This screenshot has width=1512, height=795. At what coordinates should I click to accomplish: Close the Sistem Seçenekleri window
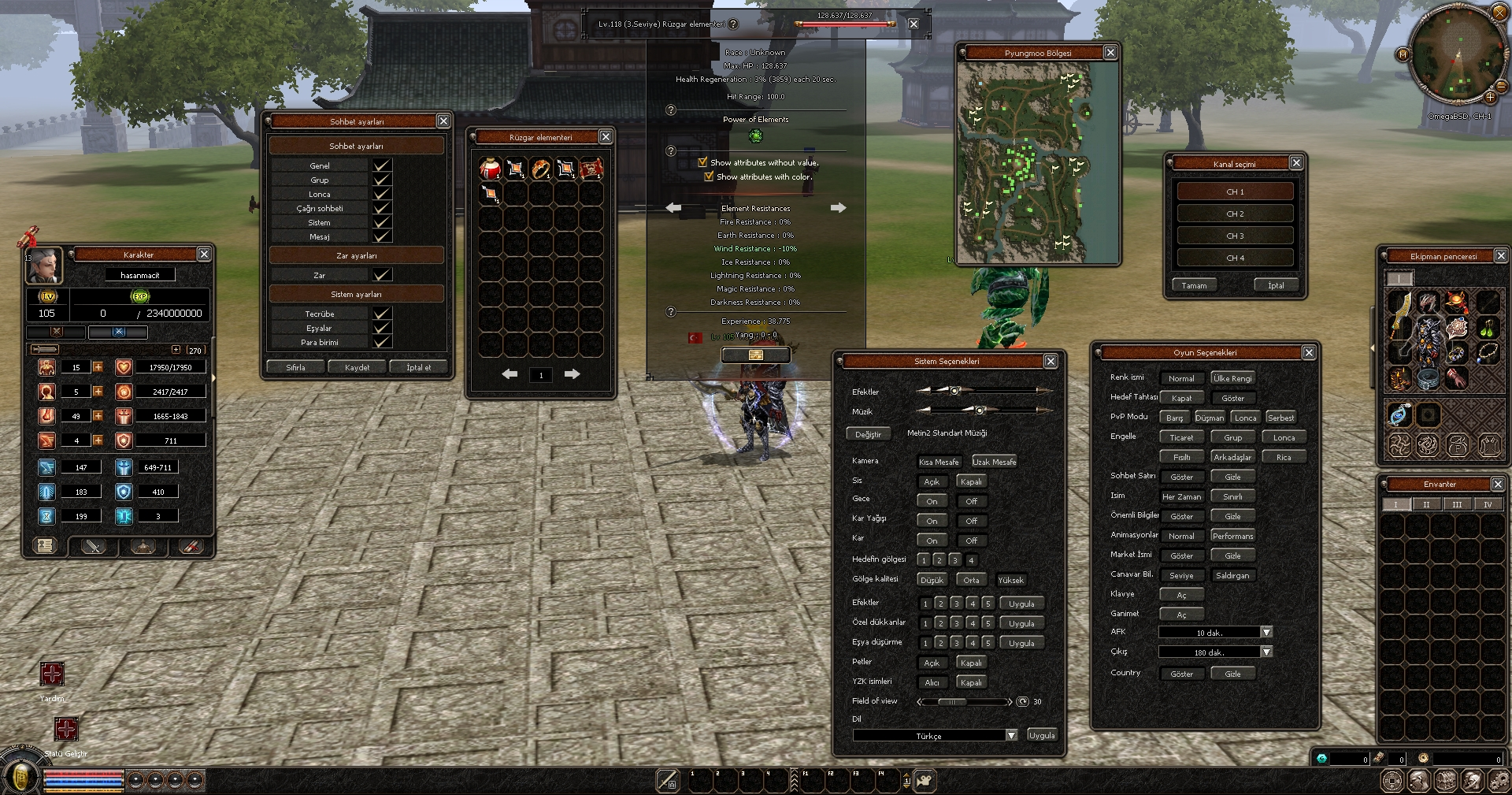[x=1050, y=361]
